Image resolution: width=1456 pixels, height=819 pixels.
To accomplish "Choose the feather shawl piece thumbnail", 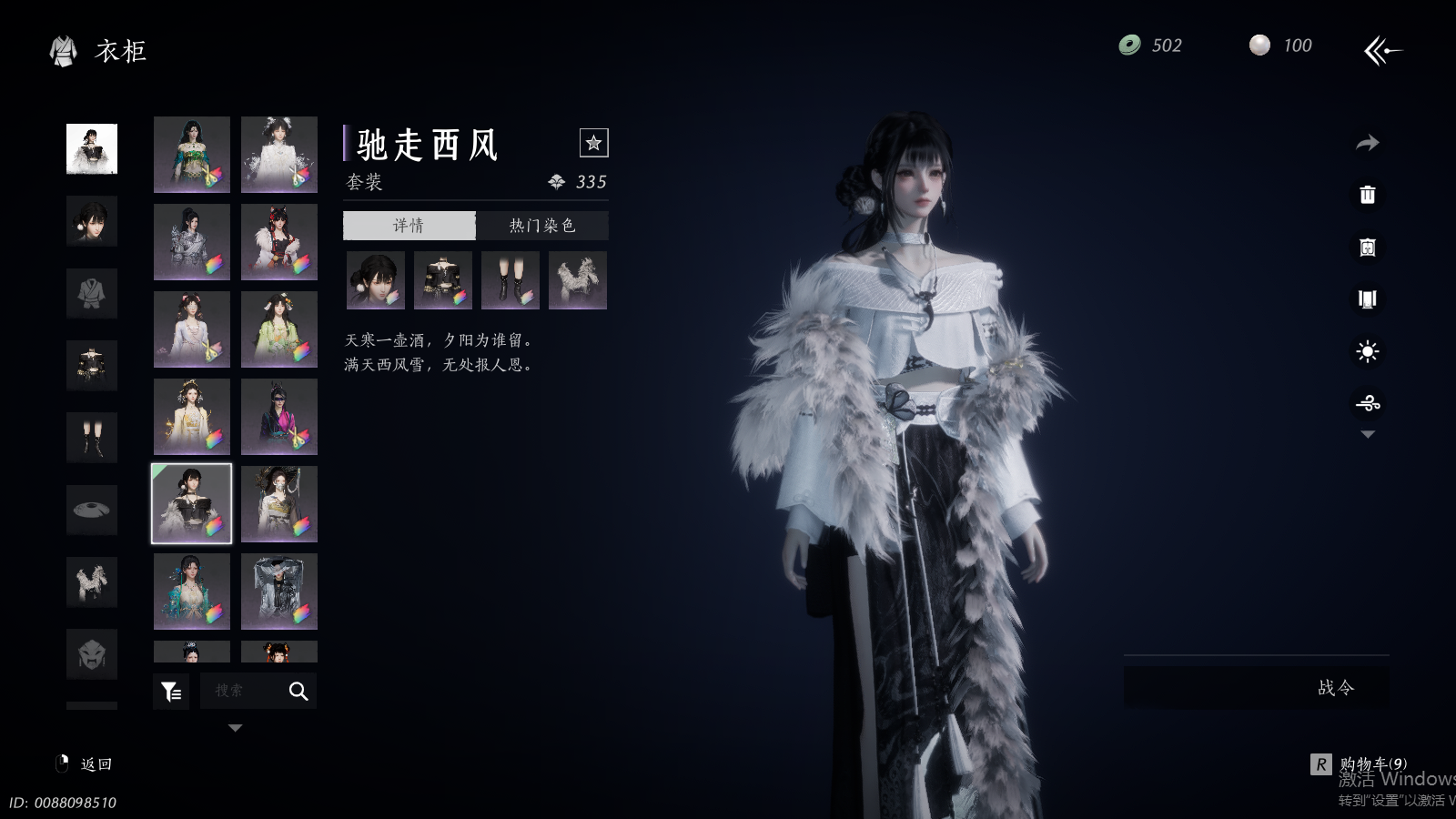I will (577, 280).
